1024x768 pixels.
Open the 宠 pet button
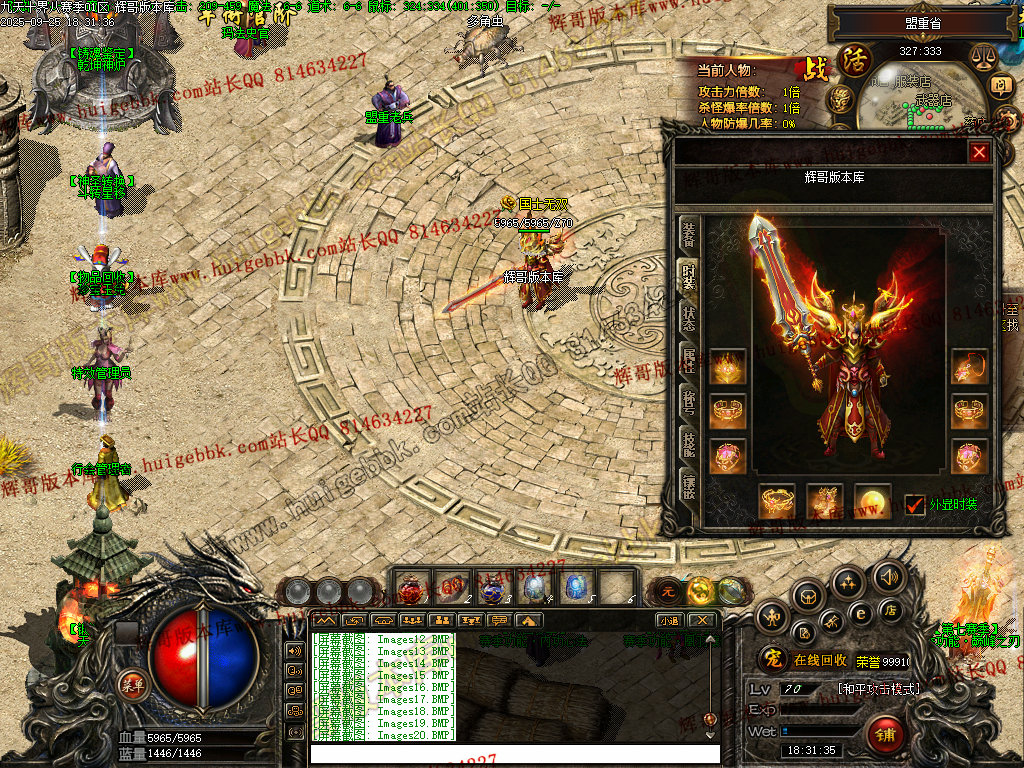771,660
